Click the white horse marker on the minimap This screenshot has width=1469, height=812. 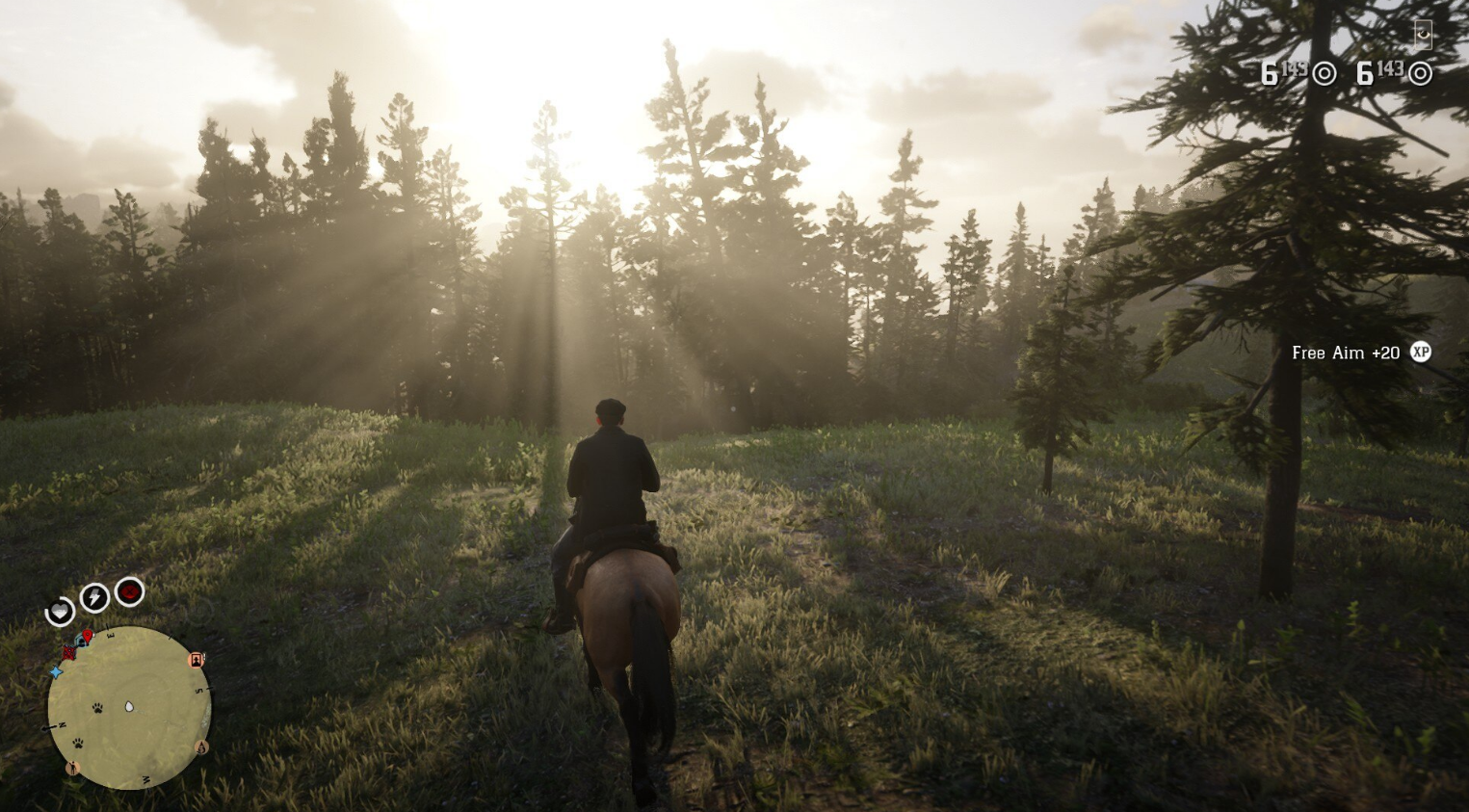129,707
